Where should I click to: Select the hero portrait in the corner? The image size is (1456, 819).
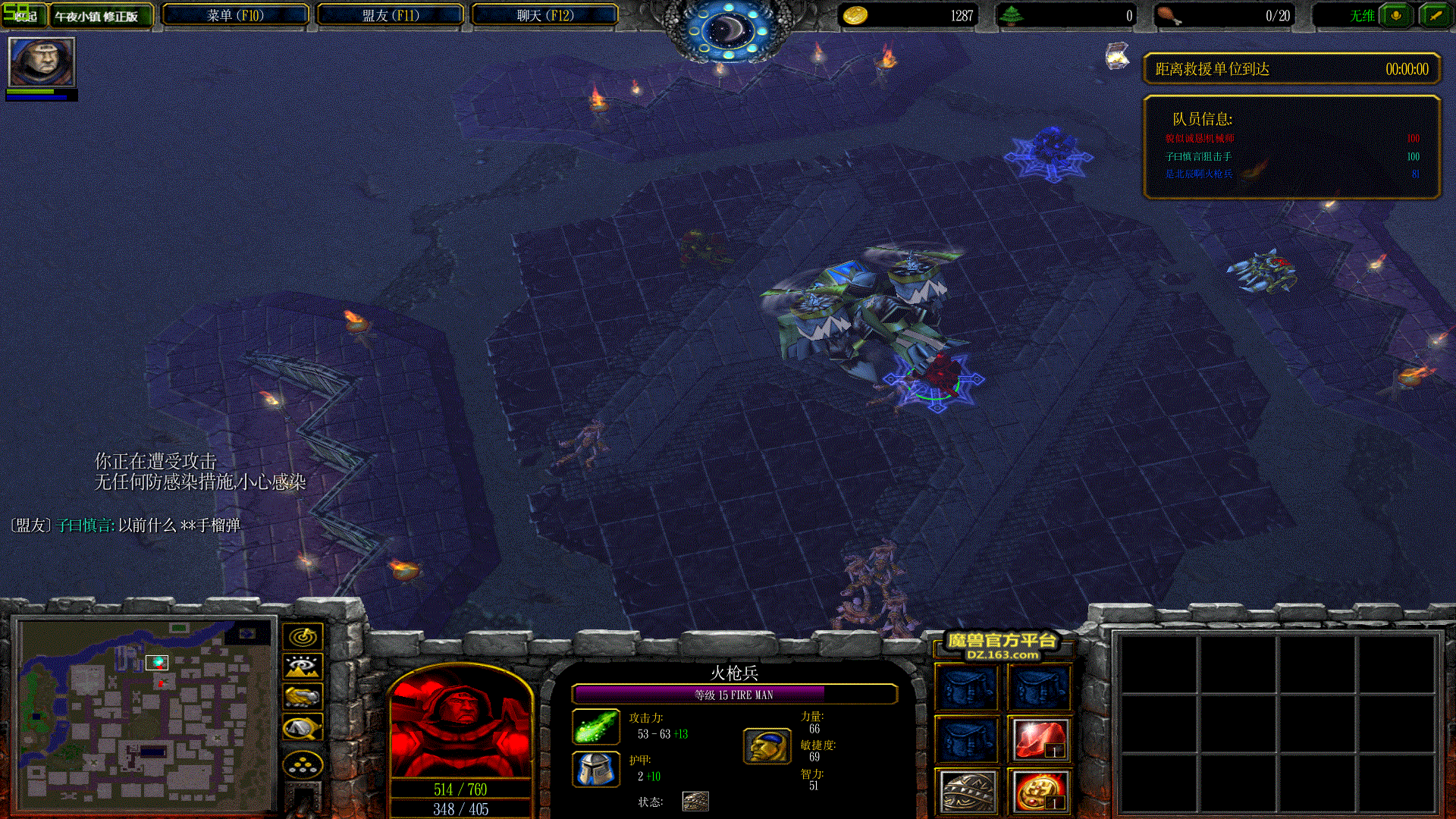[42, 61]
